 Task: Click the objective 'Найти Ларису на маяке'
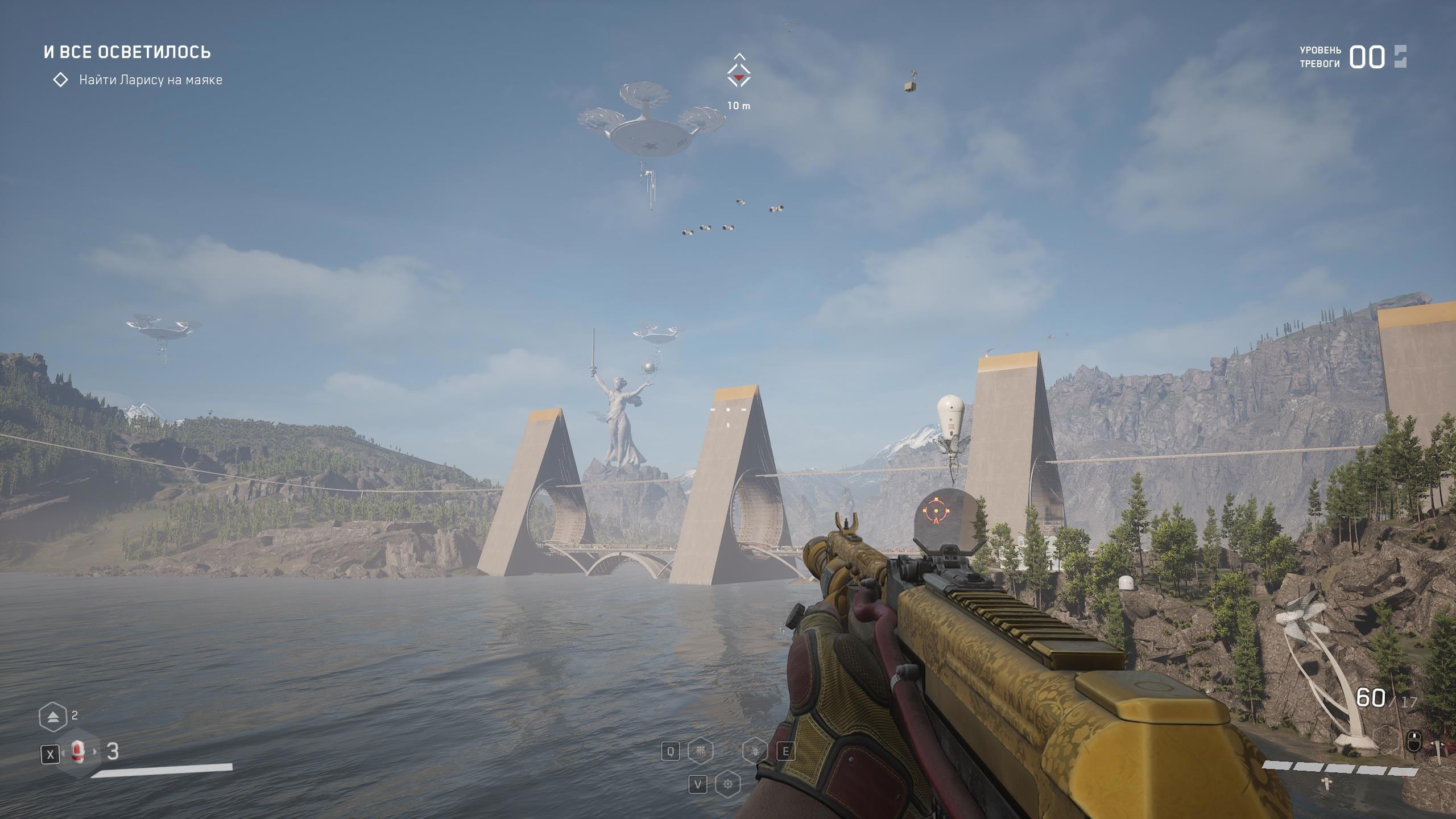point(150,80)
